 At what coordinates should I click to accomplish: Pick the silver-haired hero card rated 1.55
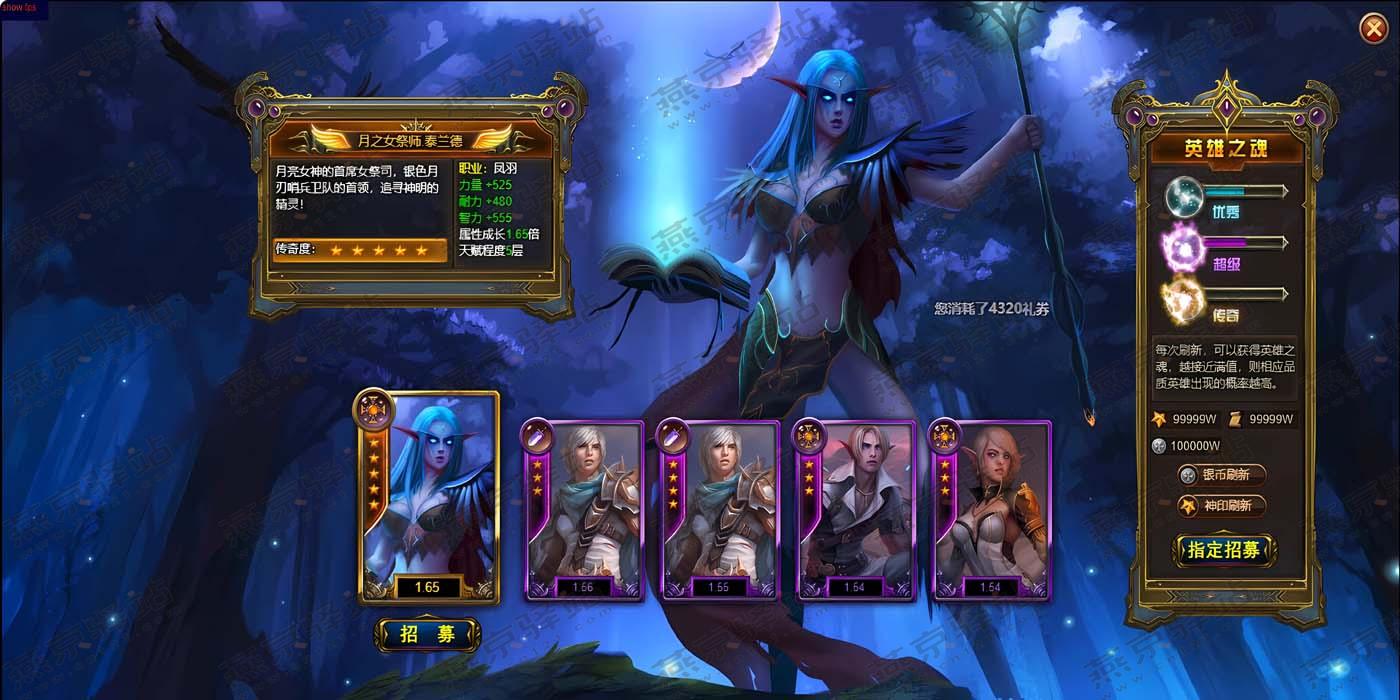coord(718,511)
